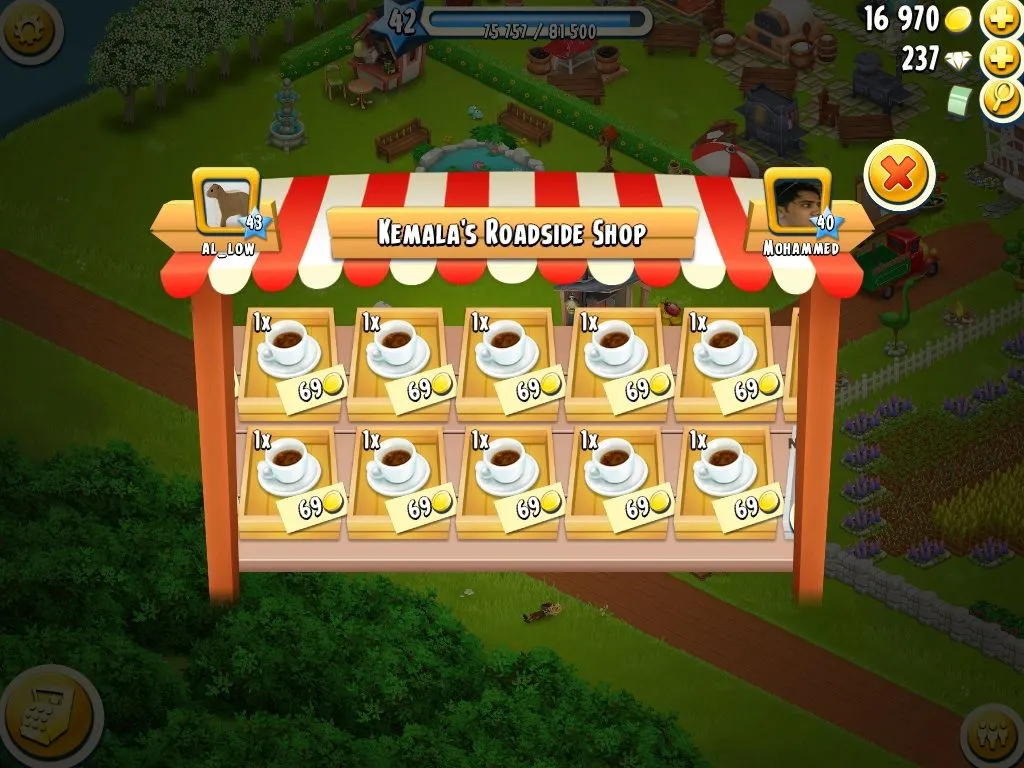Add more coins with the plus button
Screen dimensions: 1024x768
[1001, 19]
